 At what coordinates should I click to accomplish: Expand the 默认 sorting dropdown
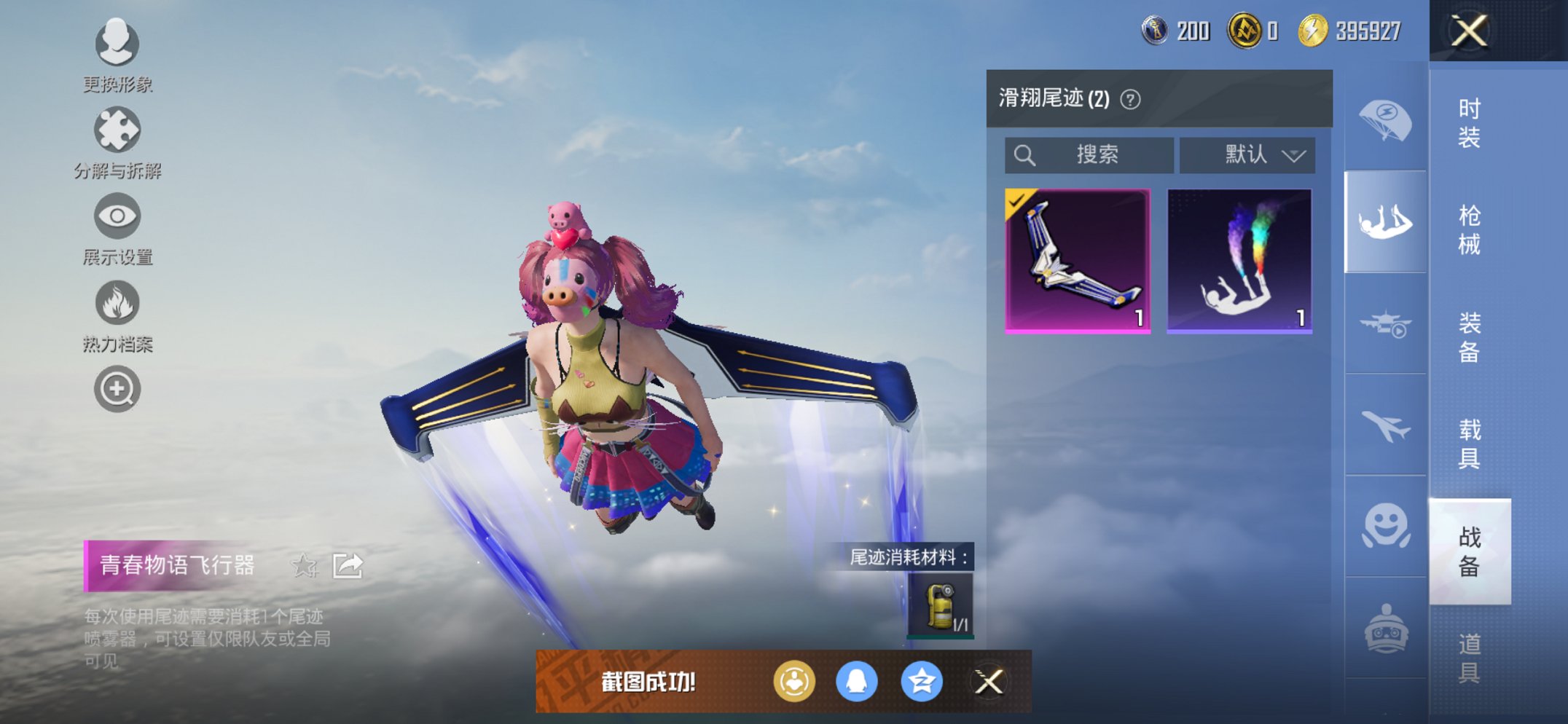click(x=1247, y=154)
